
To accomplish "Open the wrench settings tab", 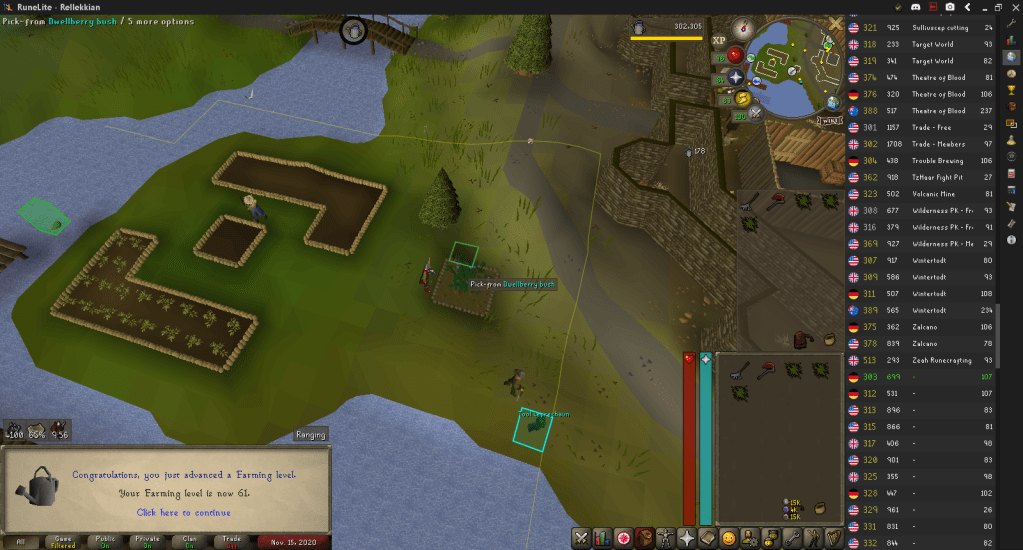I will pos(794,538).
